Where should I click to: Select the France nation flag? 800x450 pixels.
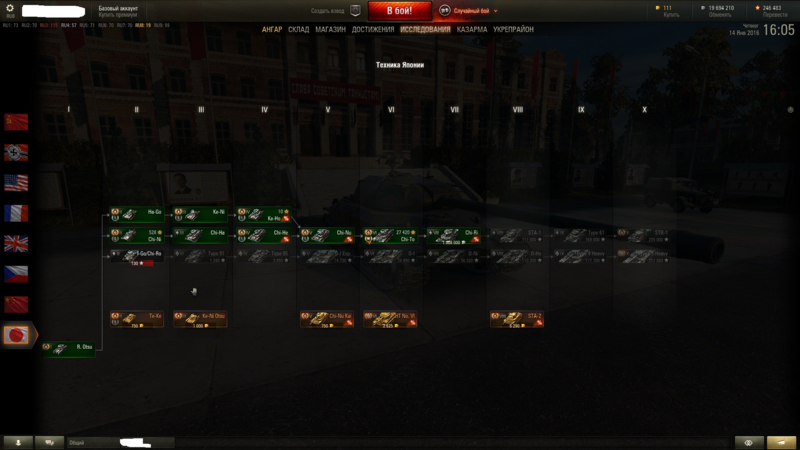[x=16, y=213]
